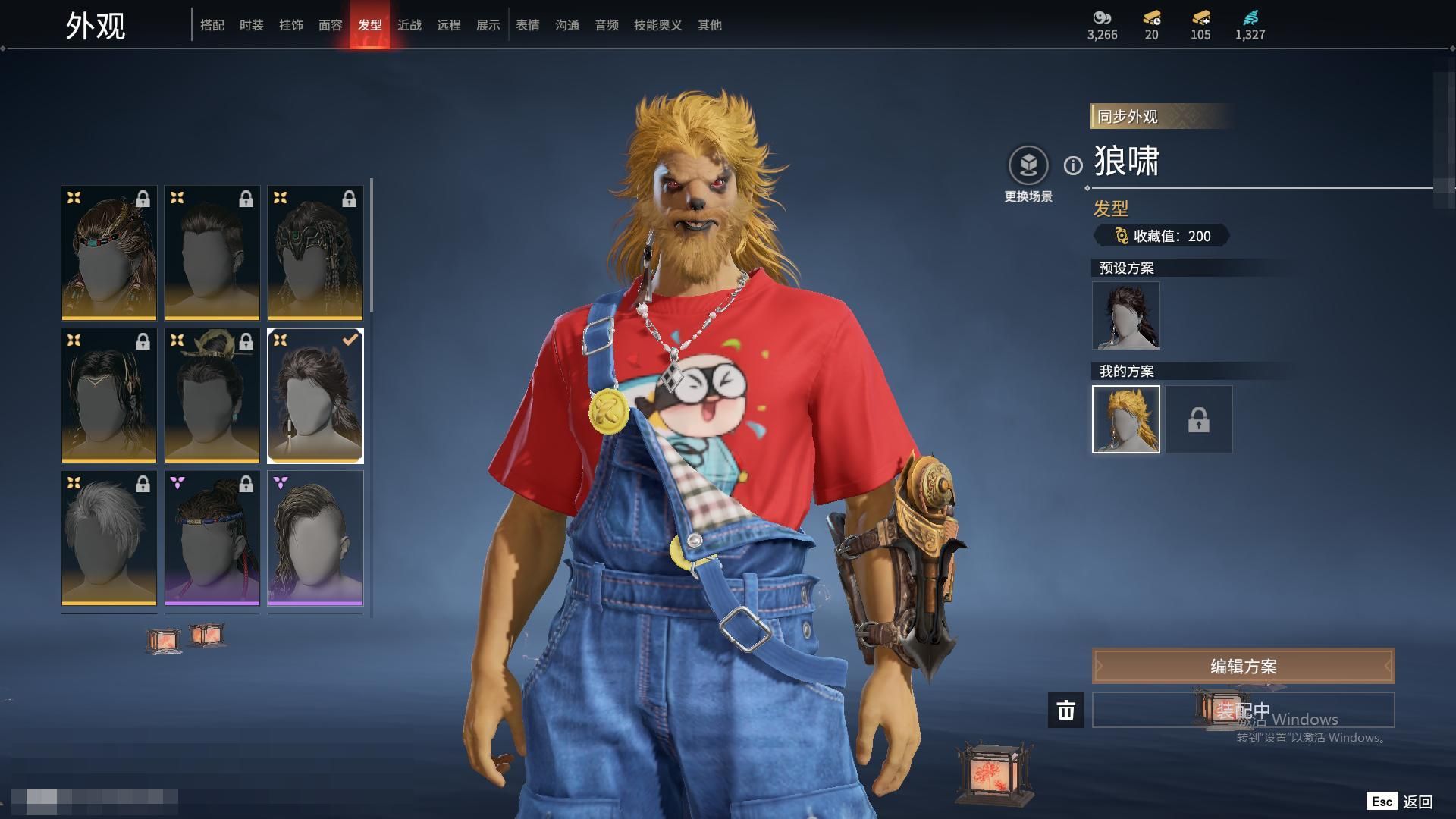Open the 近战 tab
Image resolution: width=1456 pixels, height=819 pixels.
click(x=409, y=25)
